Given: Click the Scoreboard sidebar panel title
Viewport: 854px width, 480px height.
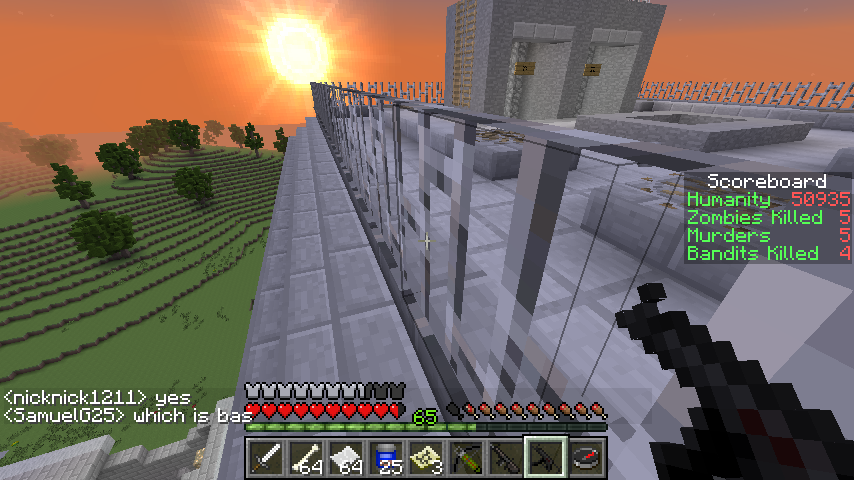Looking at the screenshot, I should click(x=767, y=182).
